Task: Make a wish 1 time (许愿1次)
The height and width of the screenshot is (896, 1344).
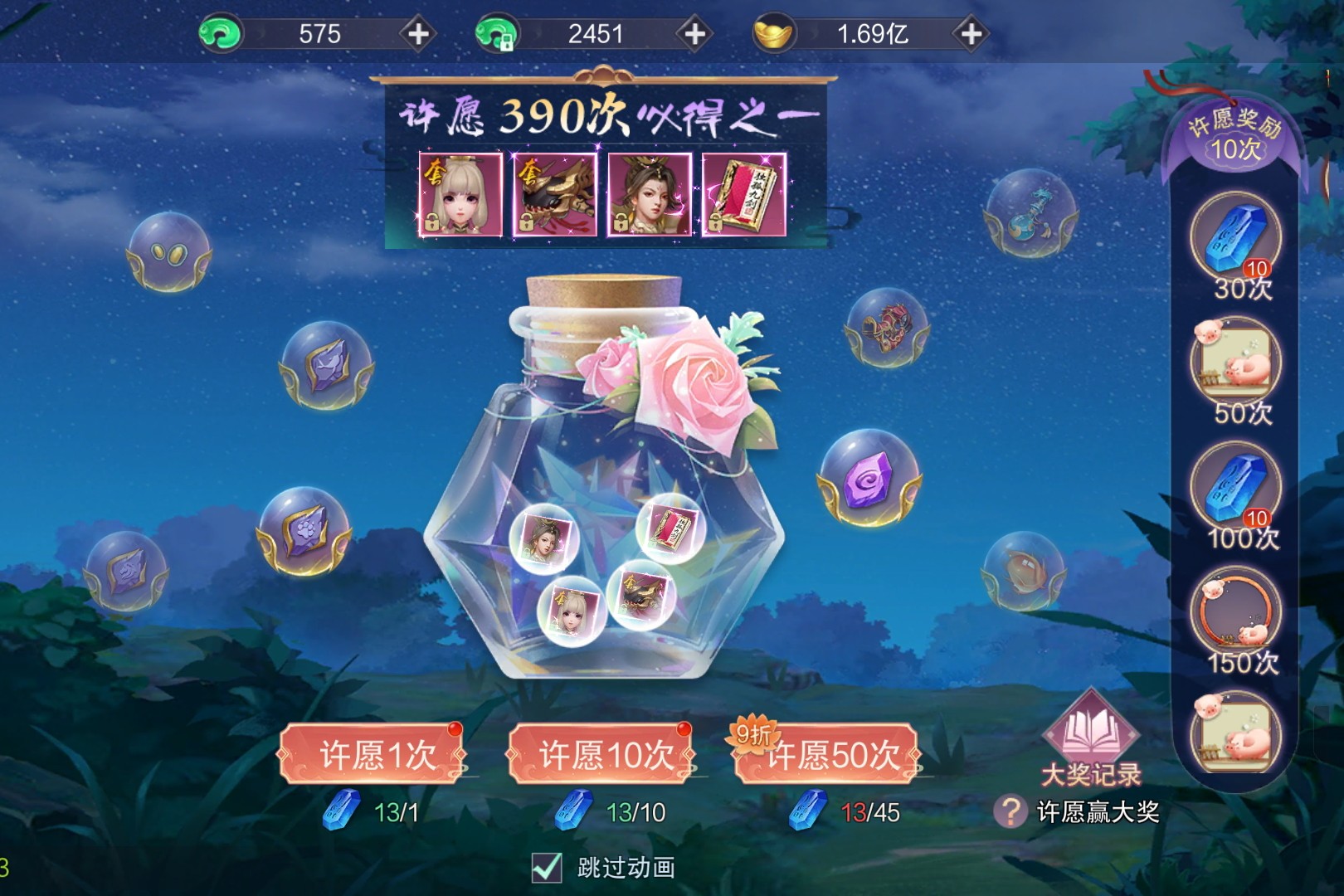Action: 372,754
